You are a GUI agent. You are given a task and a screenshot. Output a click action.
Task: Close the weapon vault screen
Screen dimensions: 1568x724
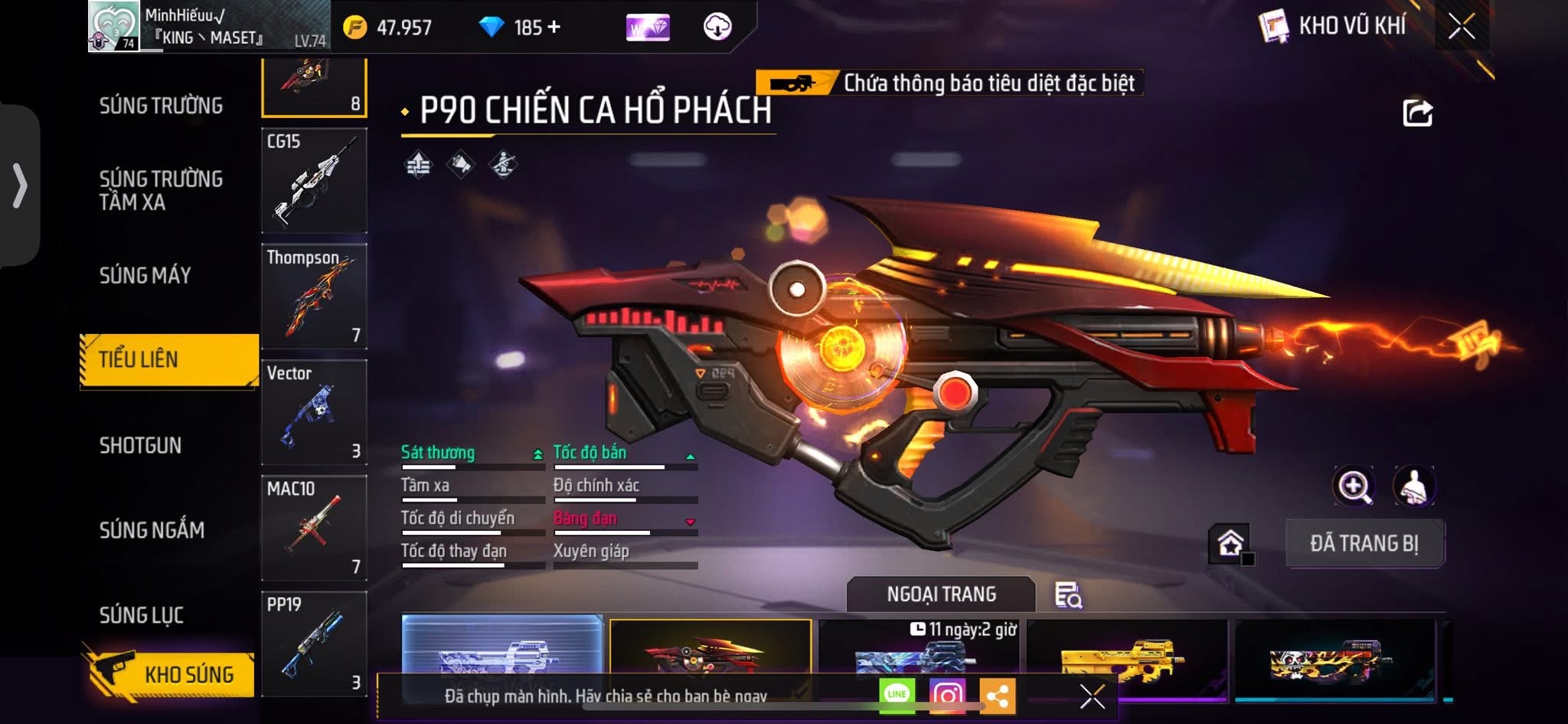(x=1461, y=28)
